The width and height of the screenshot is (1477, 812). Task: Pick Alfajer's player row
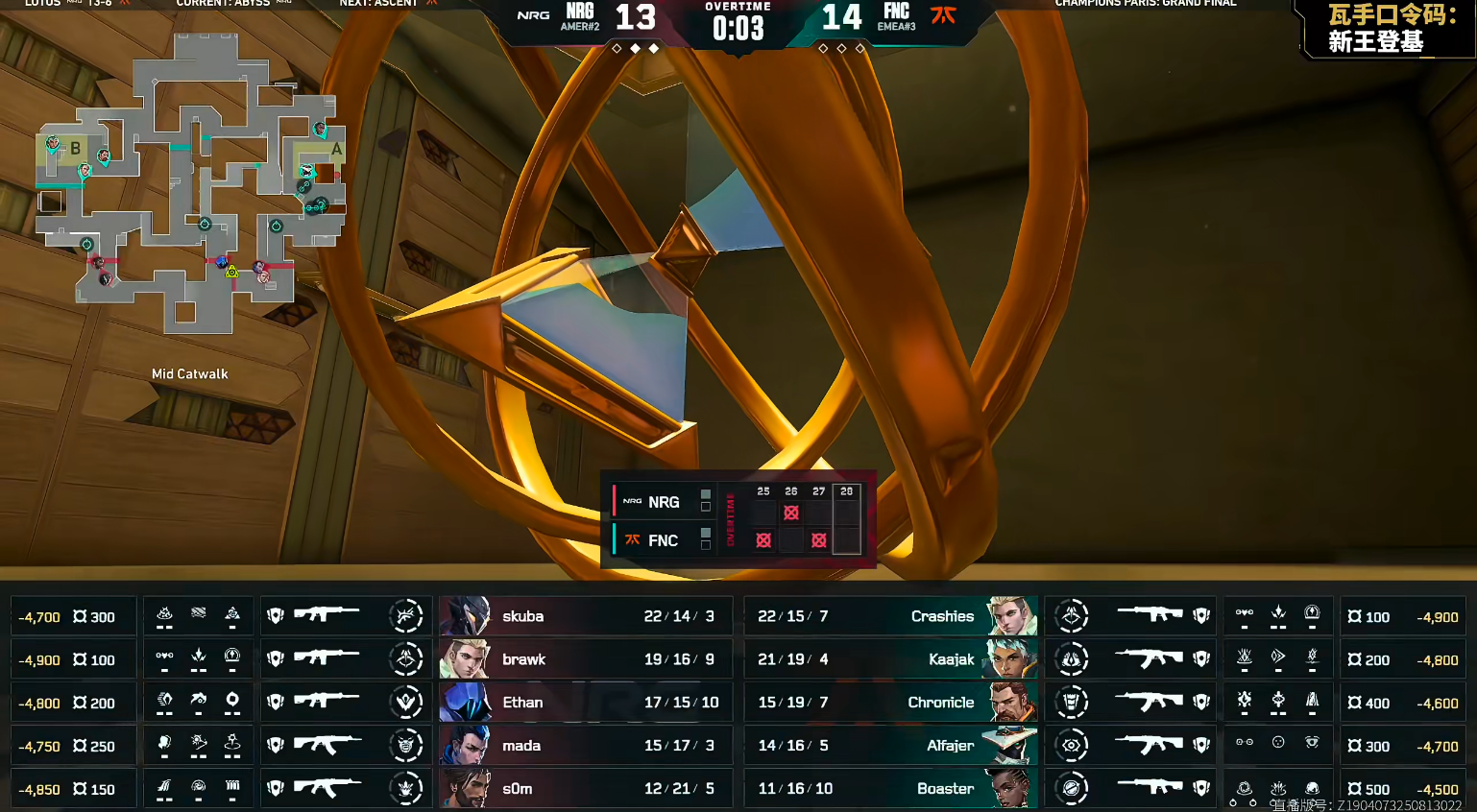[x=890, y=746]
